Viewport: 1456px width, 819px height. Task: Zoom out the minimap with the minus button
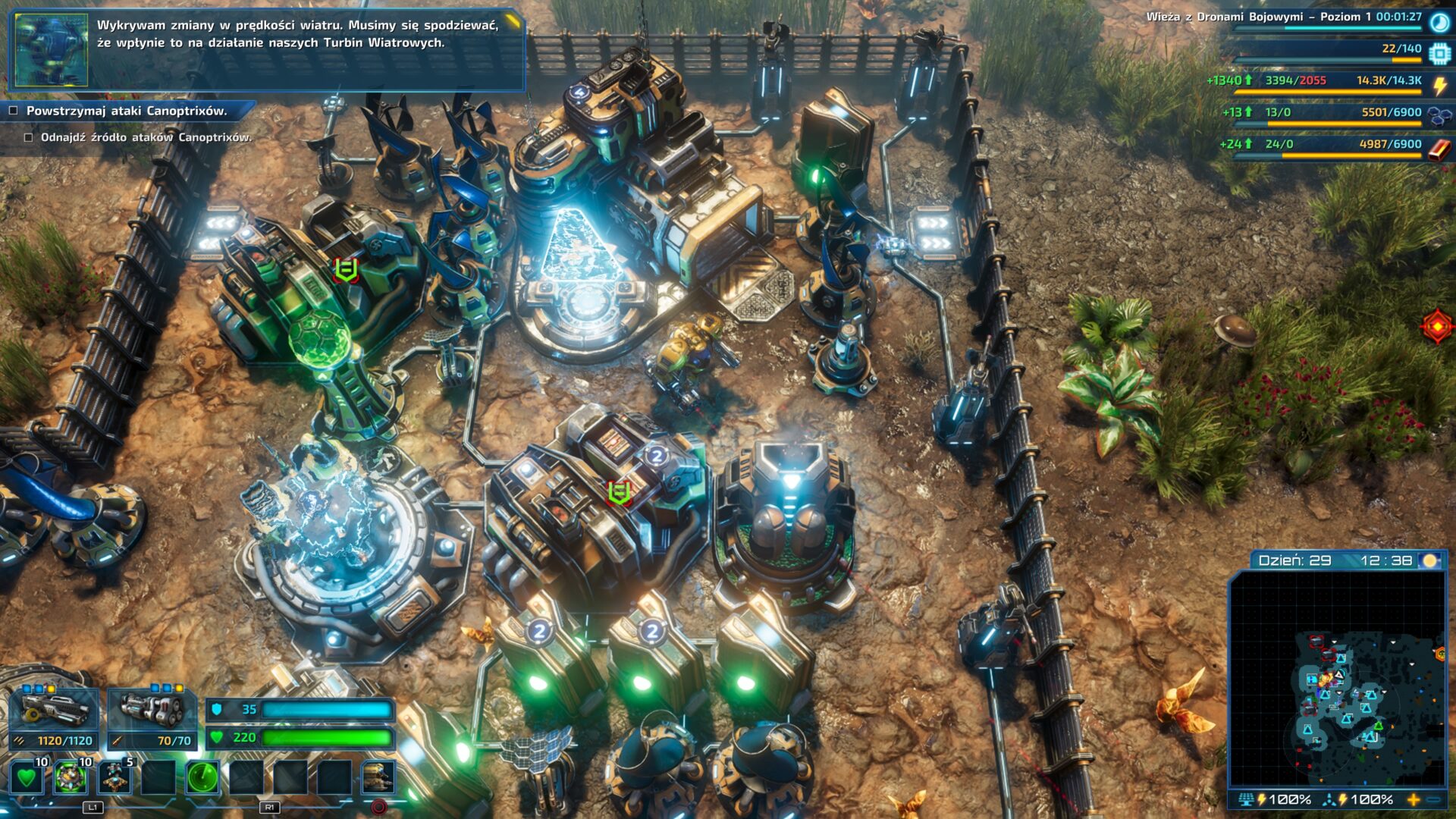pos(1433,799)
